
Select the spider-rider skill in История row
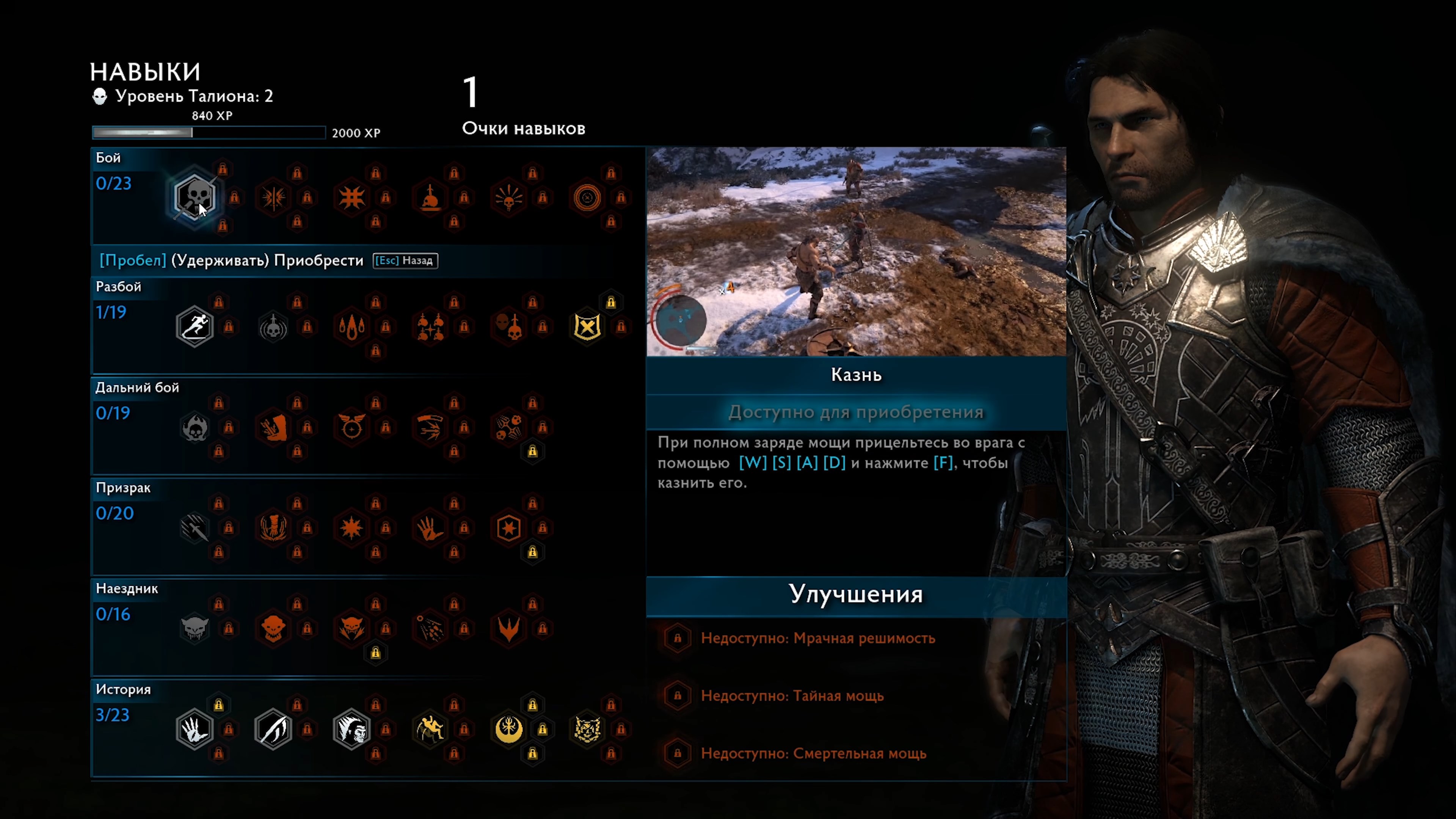(x=431, y=729)
